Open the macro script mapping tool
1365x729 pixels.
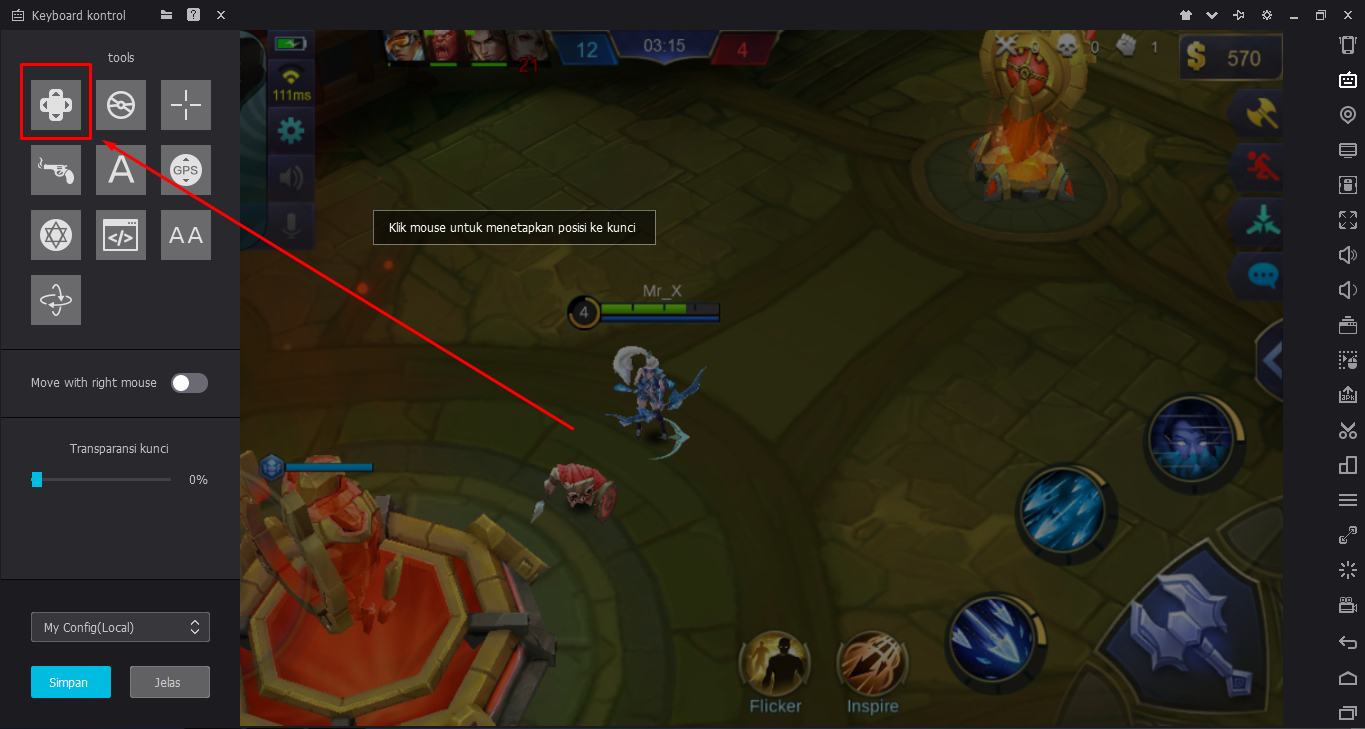pos(120,235)
